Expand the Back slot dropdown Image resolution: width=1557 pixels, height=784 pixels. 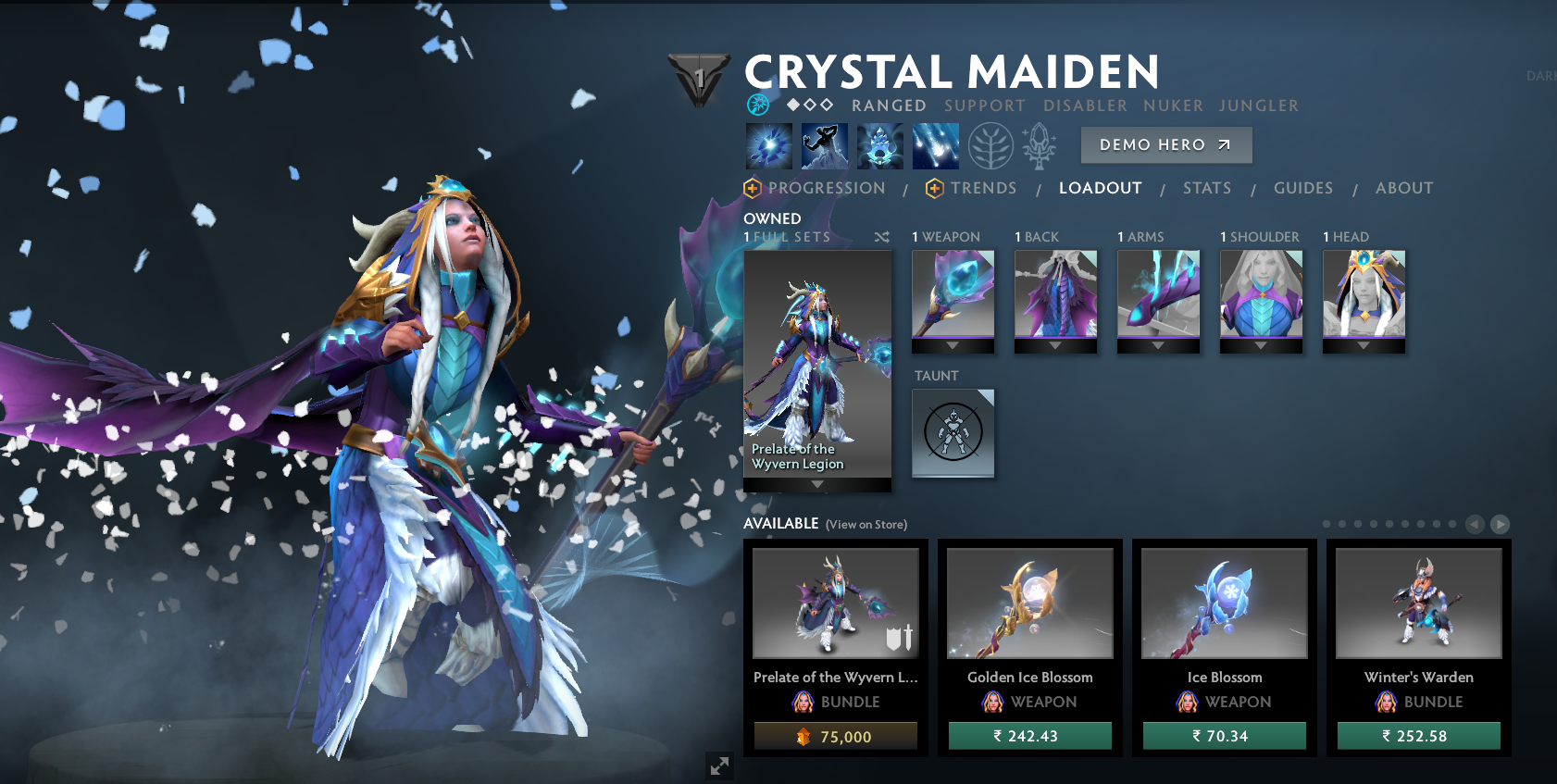[1055, 346]
